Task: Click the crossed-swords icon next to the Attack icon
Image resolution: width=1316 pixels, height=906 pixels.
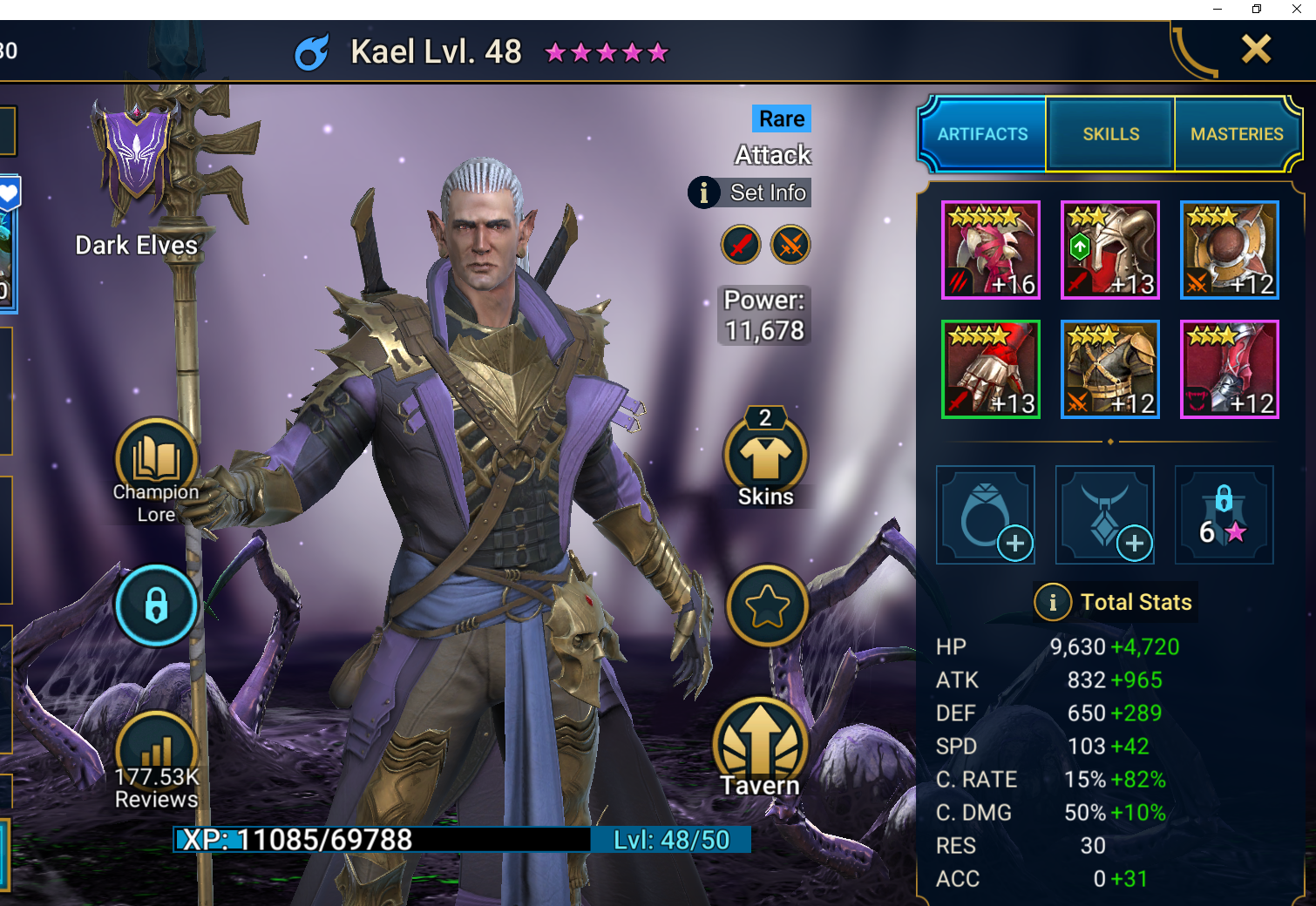Action: [x=789, y=245]
